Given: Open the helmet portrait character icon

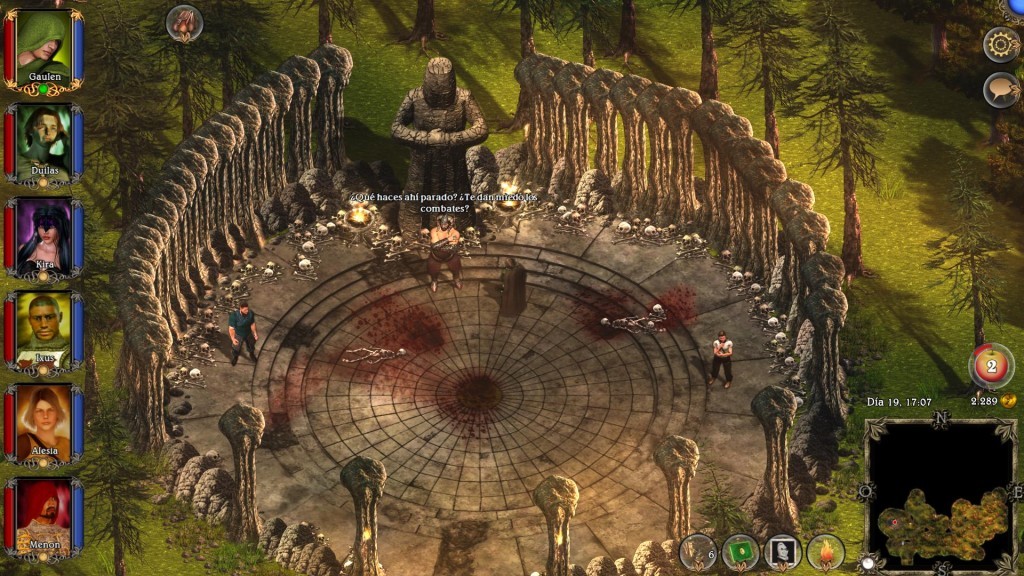Looking at the screenshot, I should pos(783,552).
